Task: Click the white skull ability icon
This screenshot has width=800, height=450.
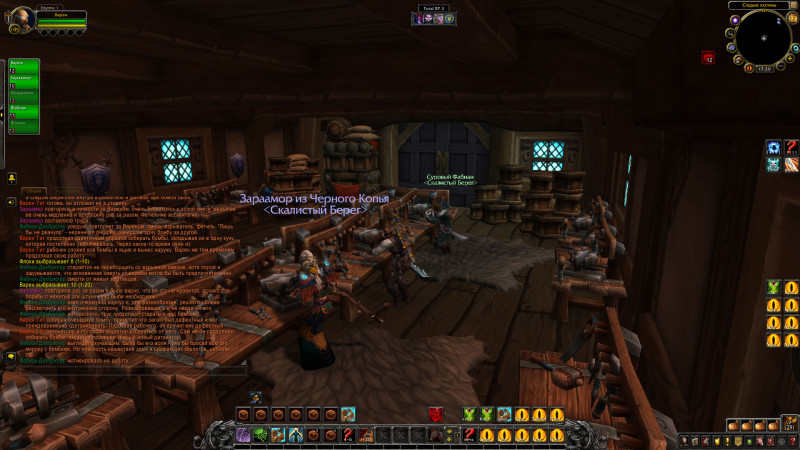Action: pyautogui.click(x=773, y=165)
